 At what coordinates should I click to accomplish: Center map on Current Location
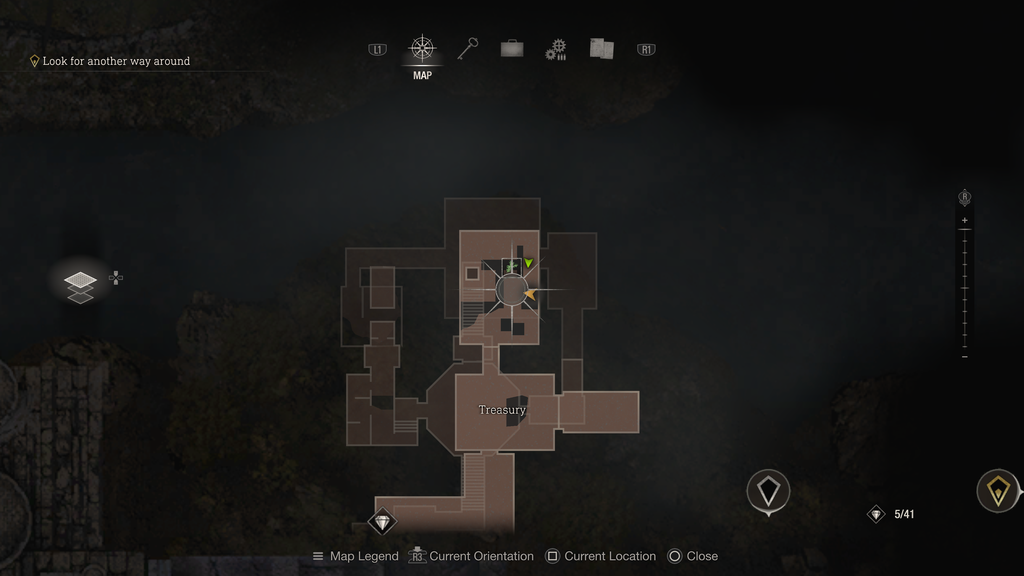(600, 556)
